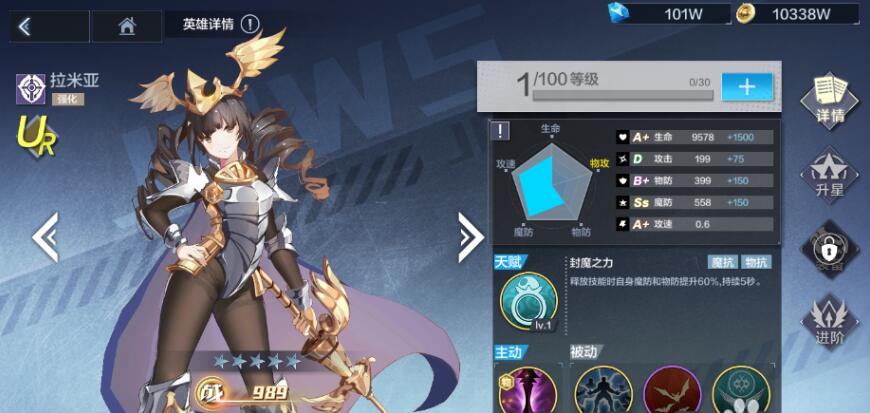Show the next hero with right arrow

pyautogui.click(x=470, y=236)
